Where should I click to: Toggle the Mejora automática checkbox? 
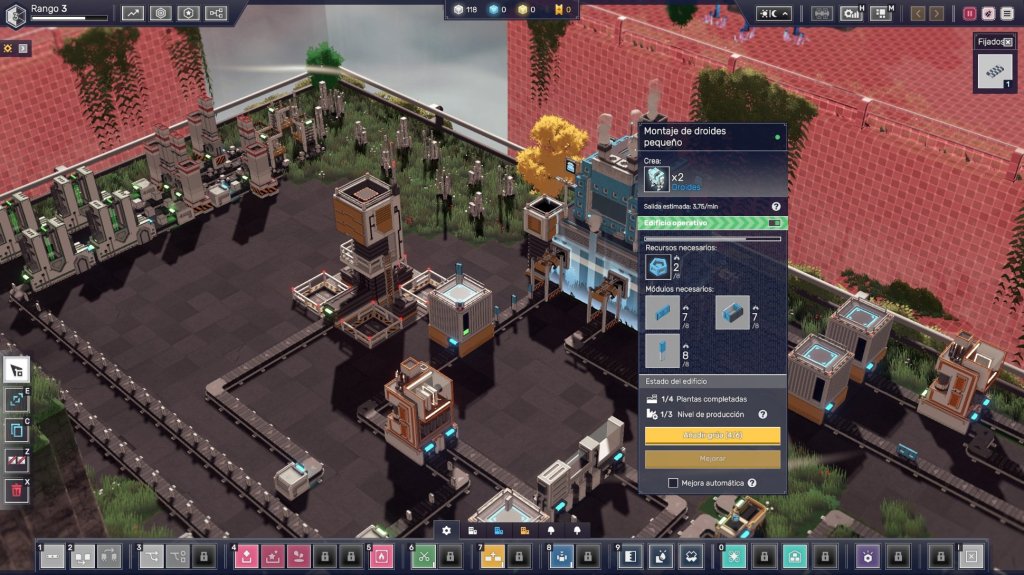click(673, 482)
